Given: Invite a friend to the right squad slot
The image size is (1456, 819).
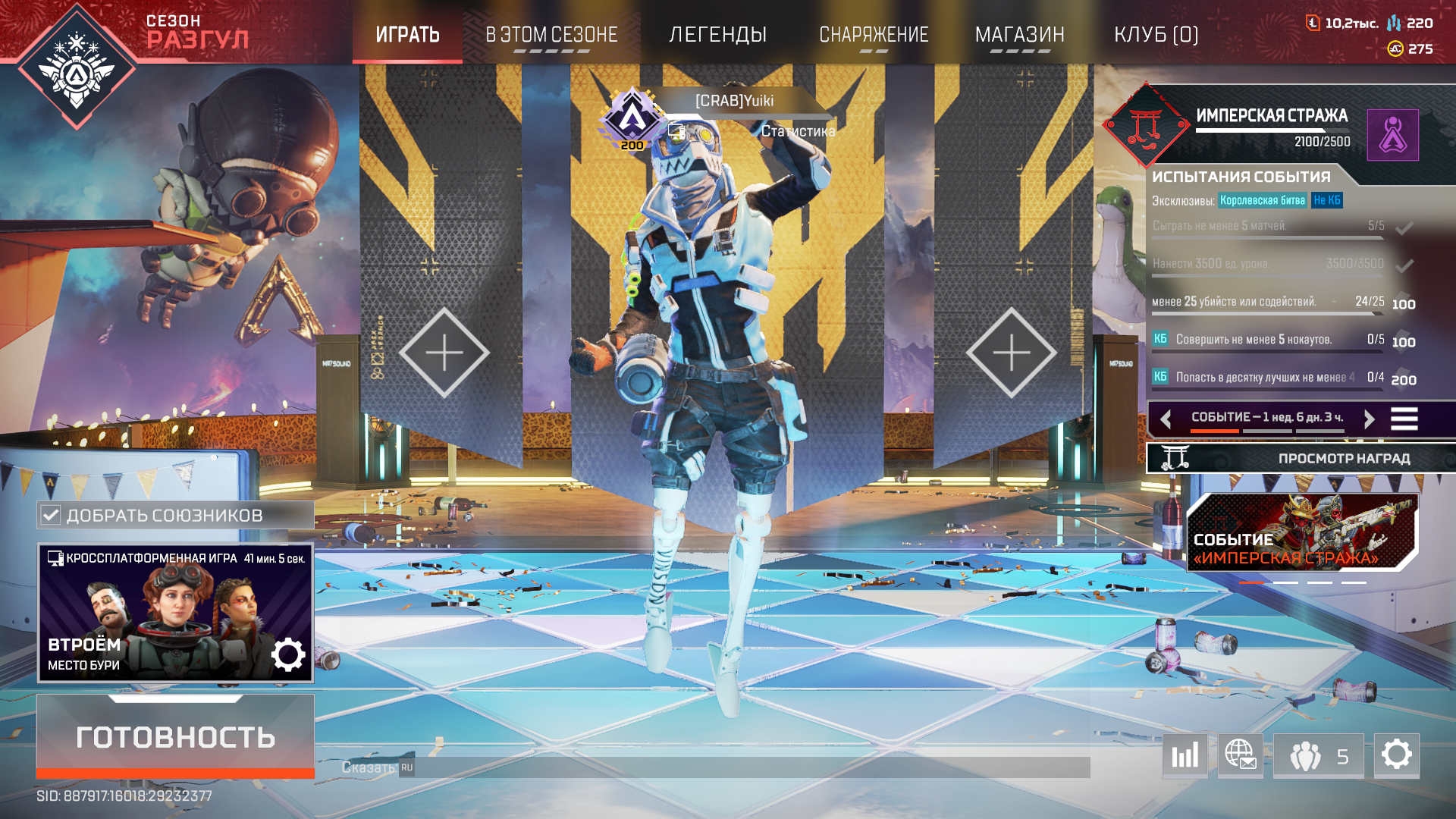Looking at the screenshot, I should [x=1011, y=353].
